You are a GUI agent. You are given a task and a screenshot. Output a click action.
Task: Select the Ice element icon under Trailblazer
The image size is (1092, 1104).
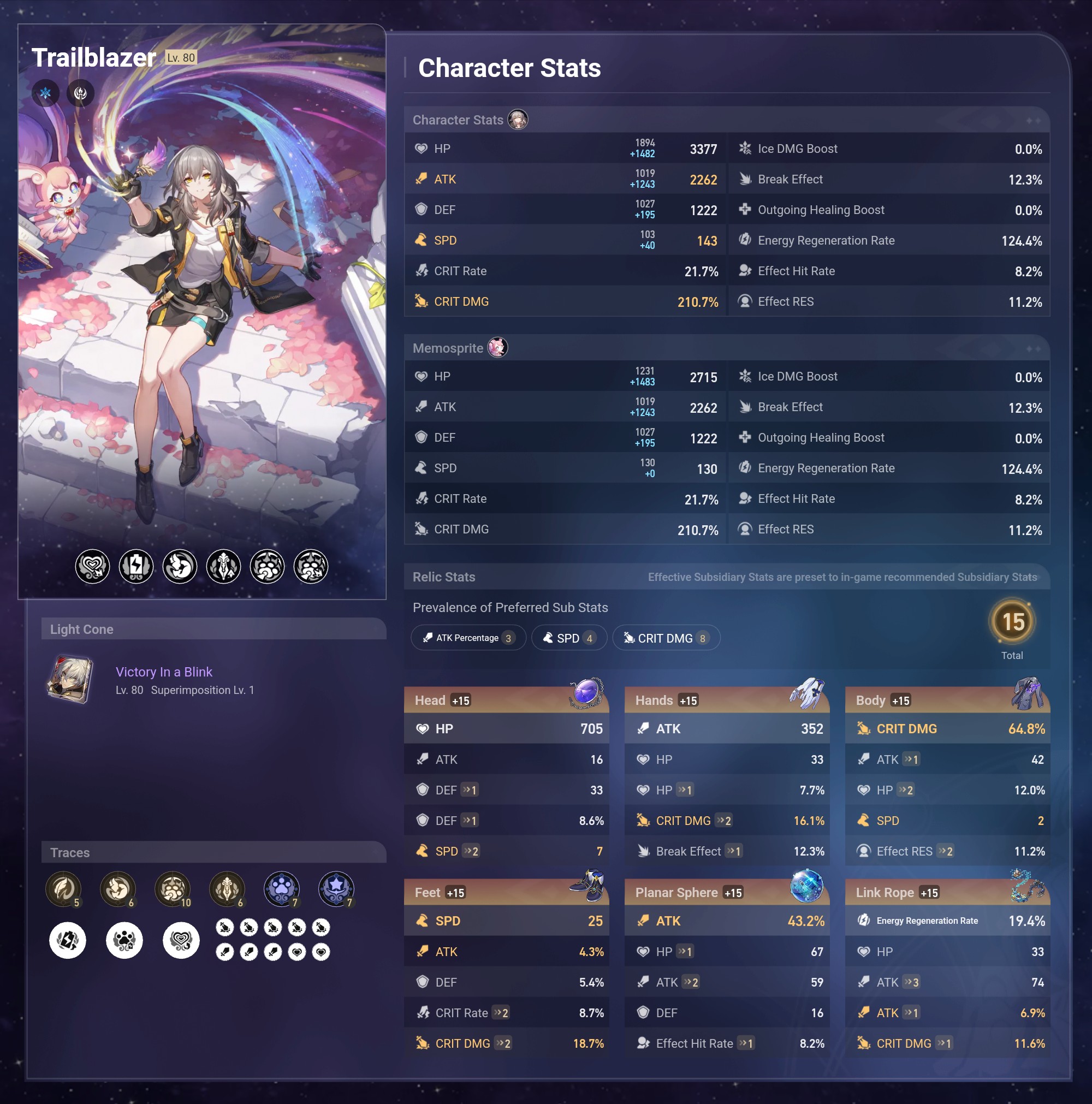click(46, 93)
